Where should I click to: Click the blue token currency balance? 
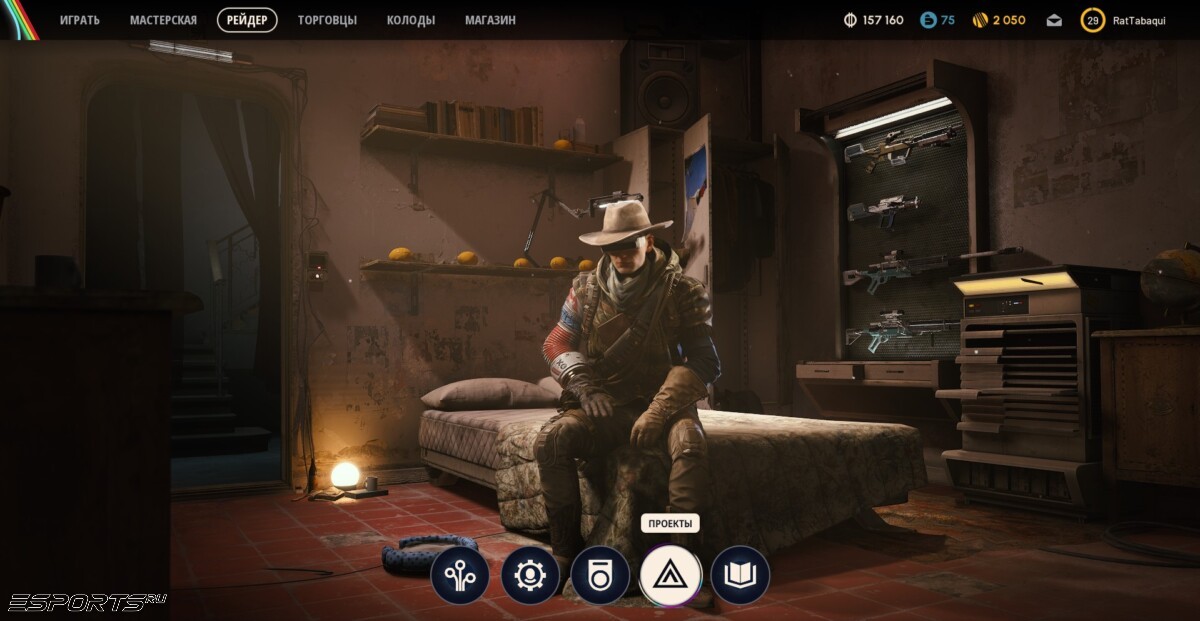click(x=937, y=20)
